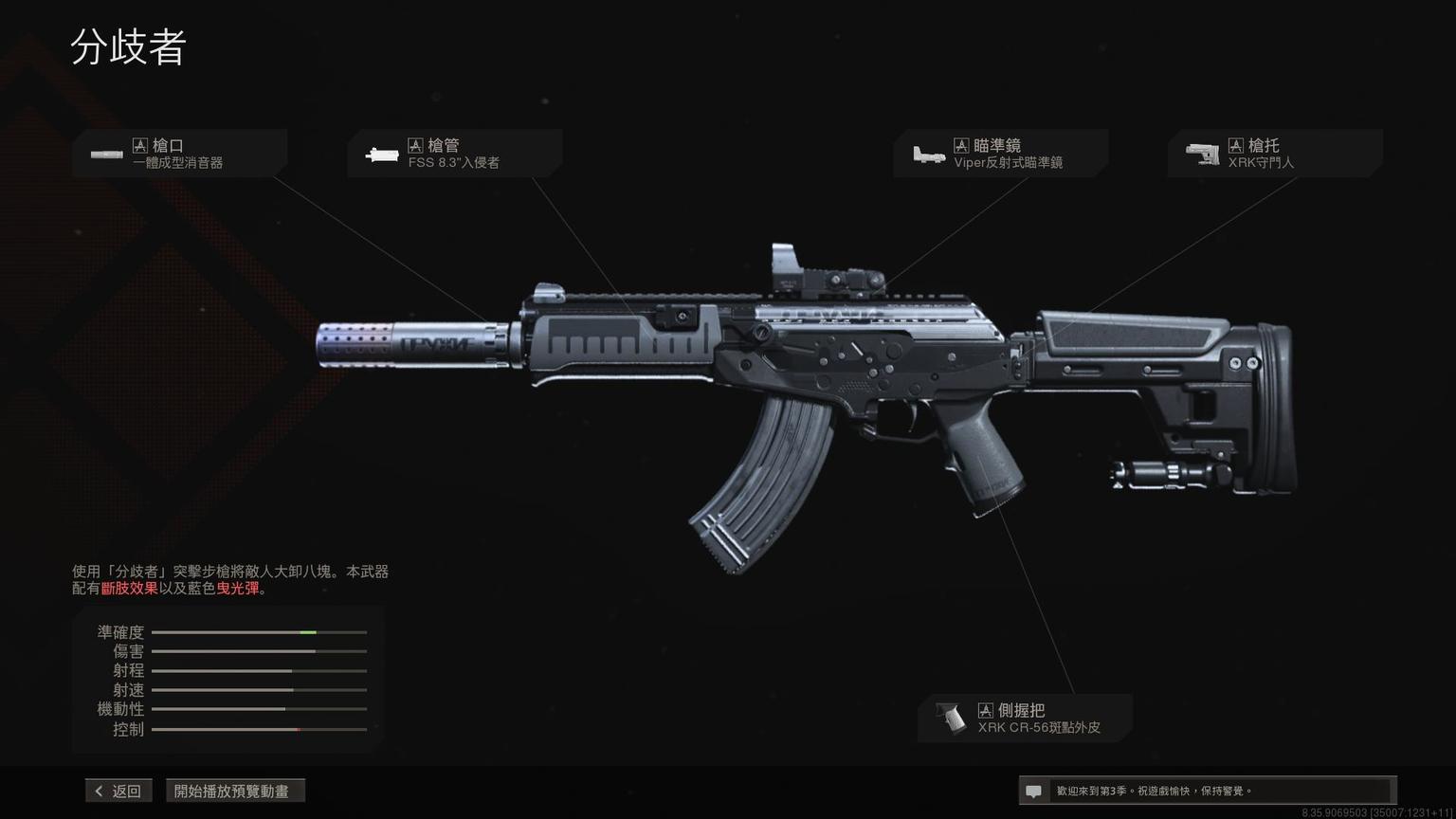This screenshot has width=1456, height=819.
Task: Open the chat message box
Action: 1206,791
